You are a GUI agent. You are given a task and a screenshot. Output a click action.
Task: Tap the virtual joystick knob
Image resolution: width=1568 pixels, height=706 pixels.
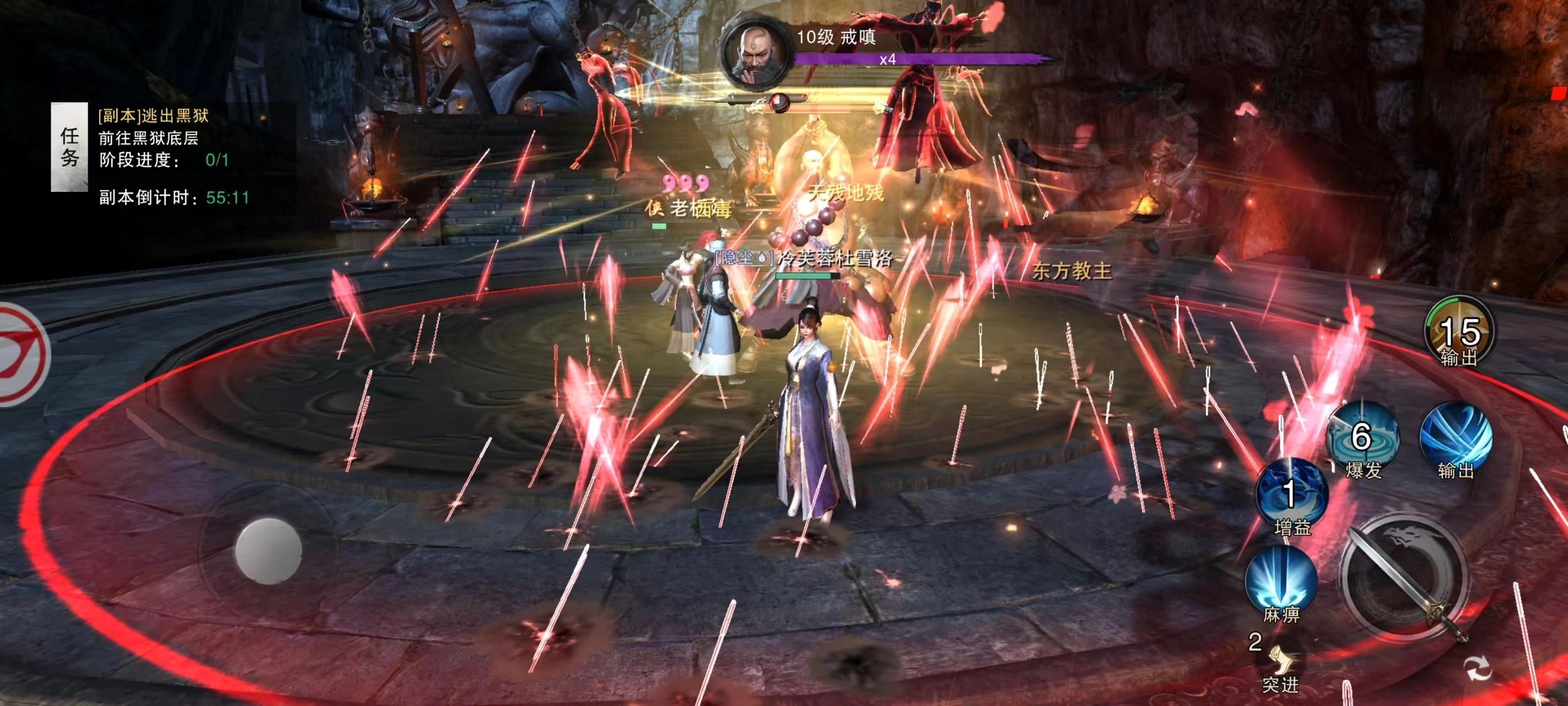point(269,550)
